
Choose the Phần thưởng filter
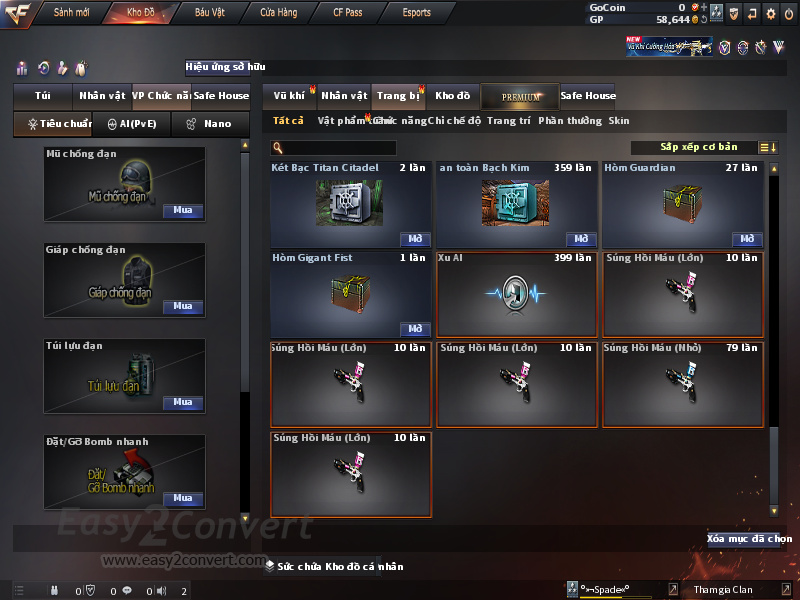pyautogui.click(x=570, y=121)
